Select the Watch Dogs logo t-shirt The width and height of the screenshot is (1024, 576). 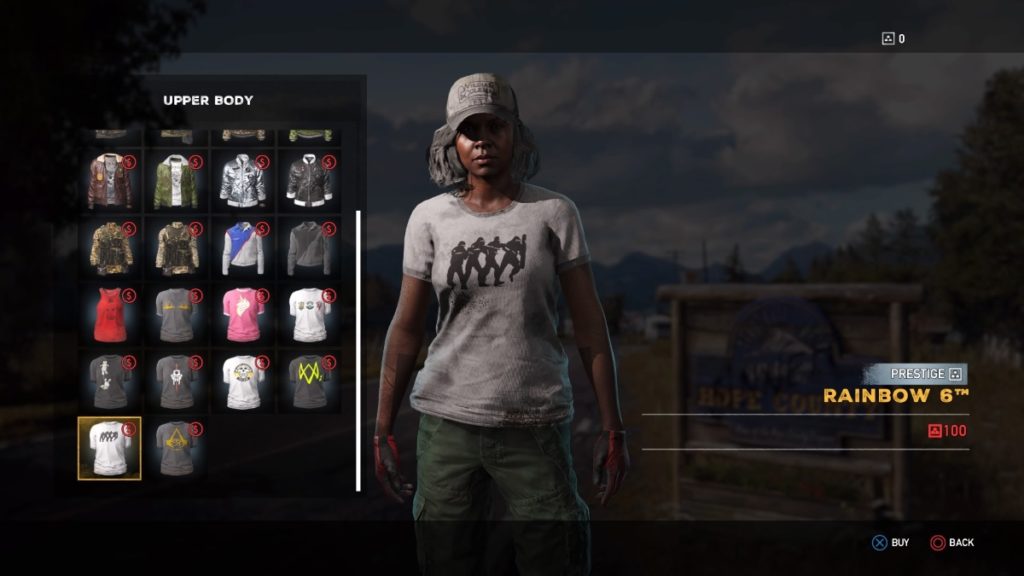pos(309,381)
